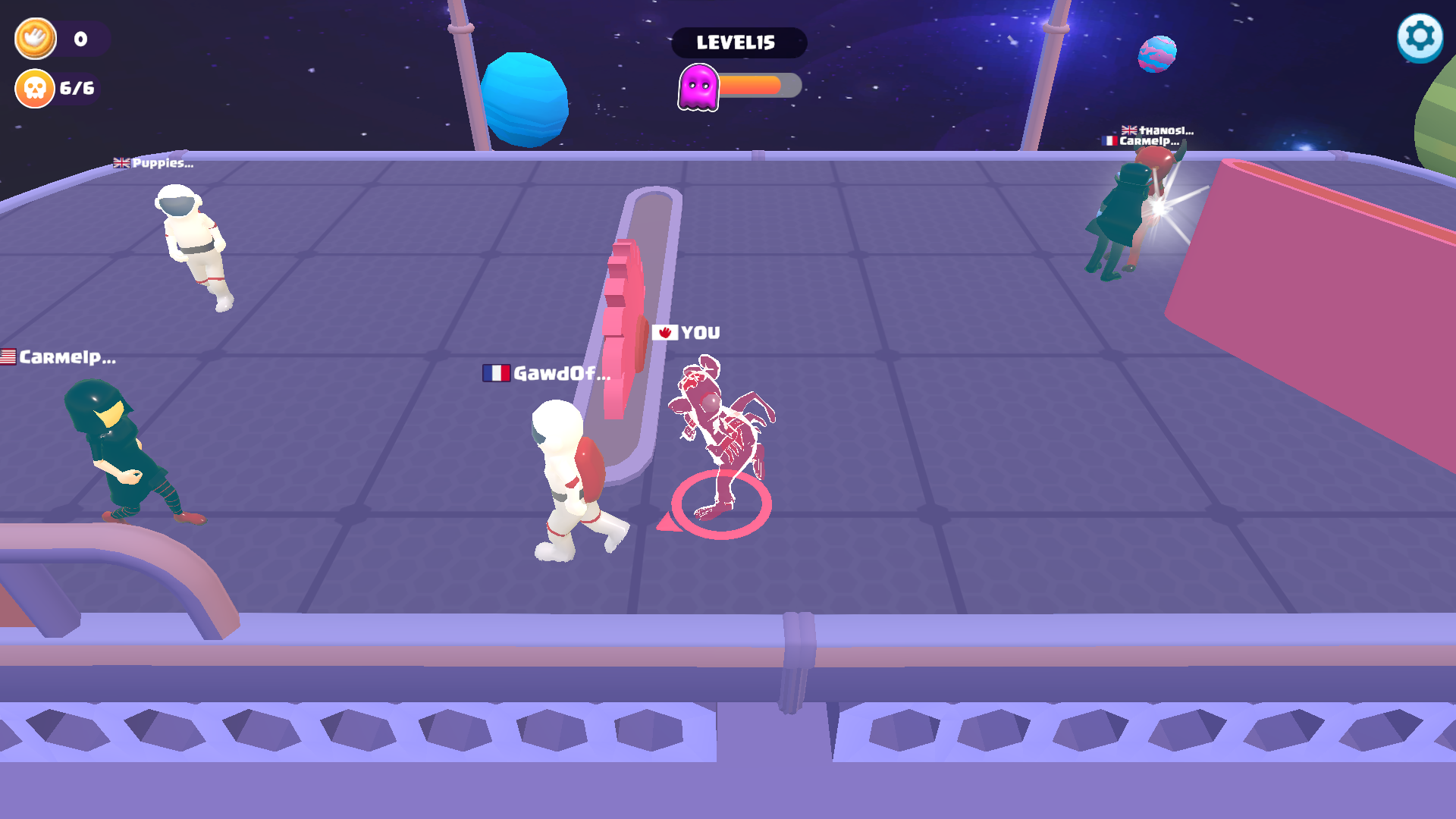Click the skull kill counter icon
The image size is (1456, 819).
[x=33, y=88]
